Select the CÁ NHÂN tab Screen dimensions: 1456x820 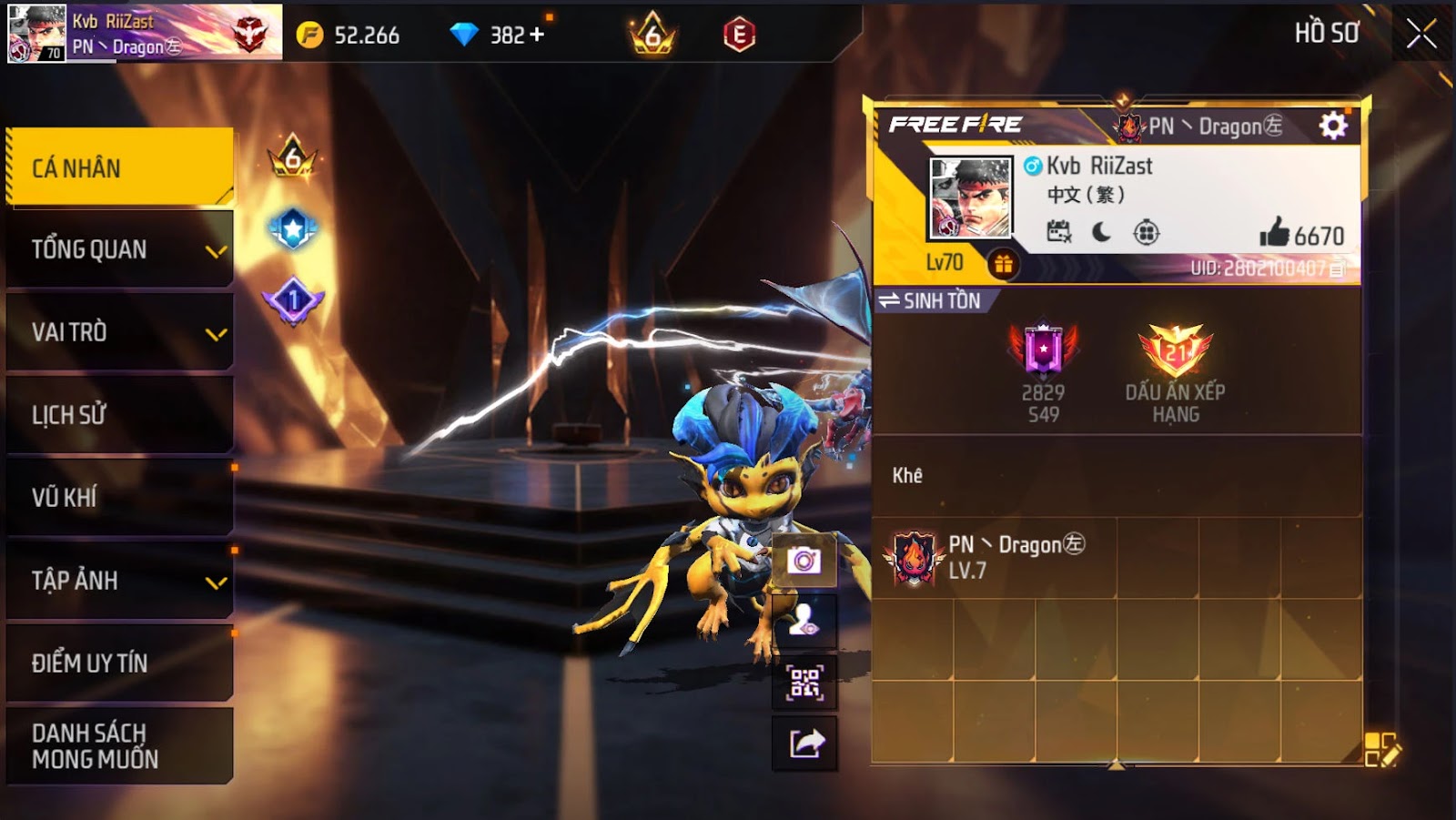point(119,167)
